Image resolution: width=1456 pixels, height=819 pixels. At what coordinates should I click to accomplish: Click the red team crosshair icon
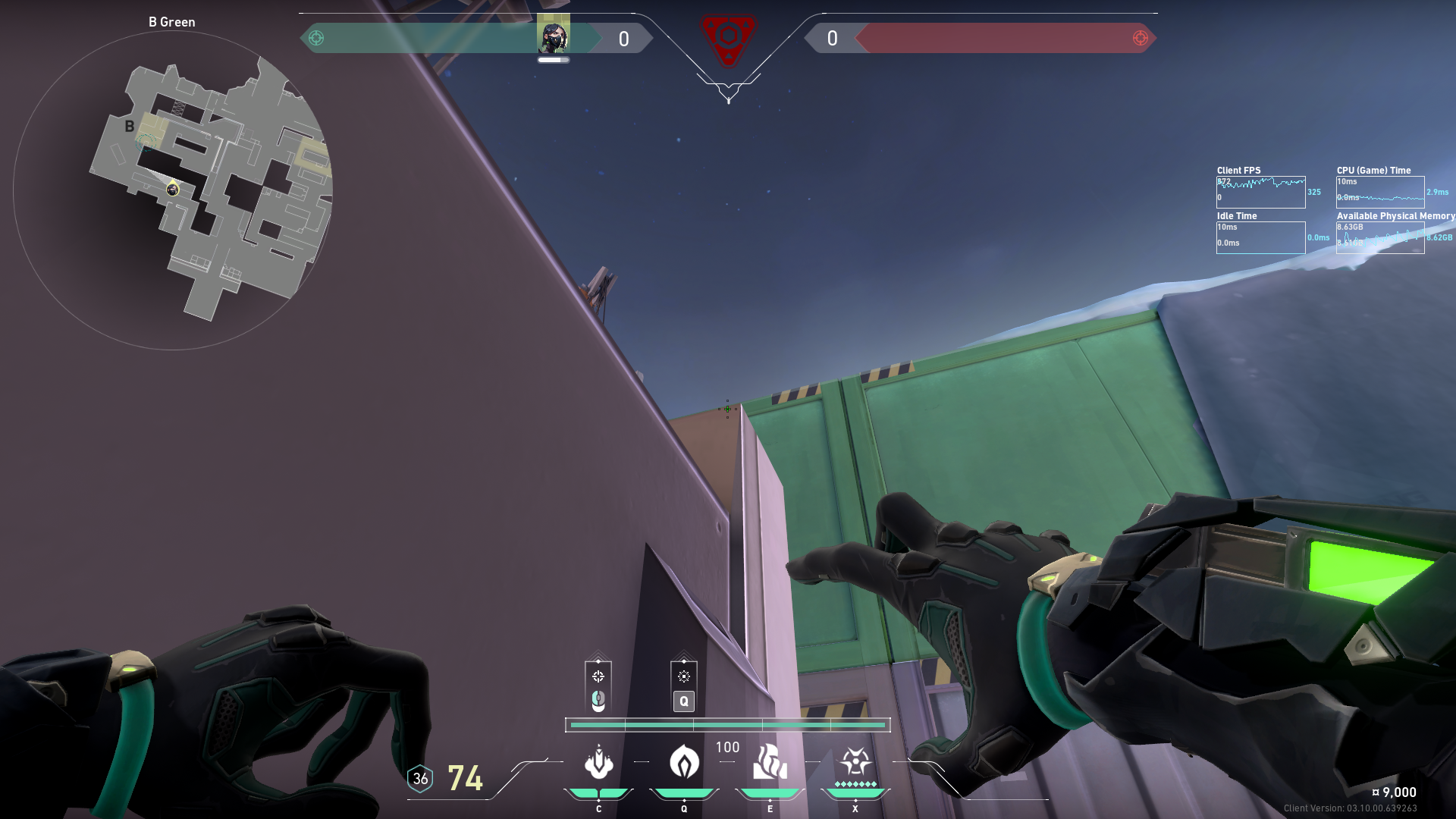1140,38
